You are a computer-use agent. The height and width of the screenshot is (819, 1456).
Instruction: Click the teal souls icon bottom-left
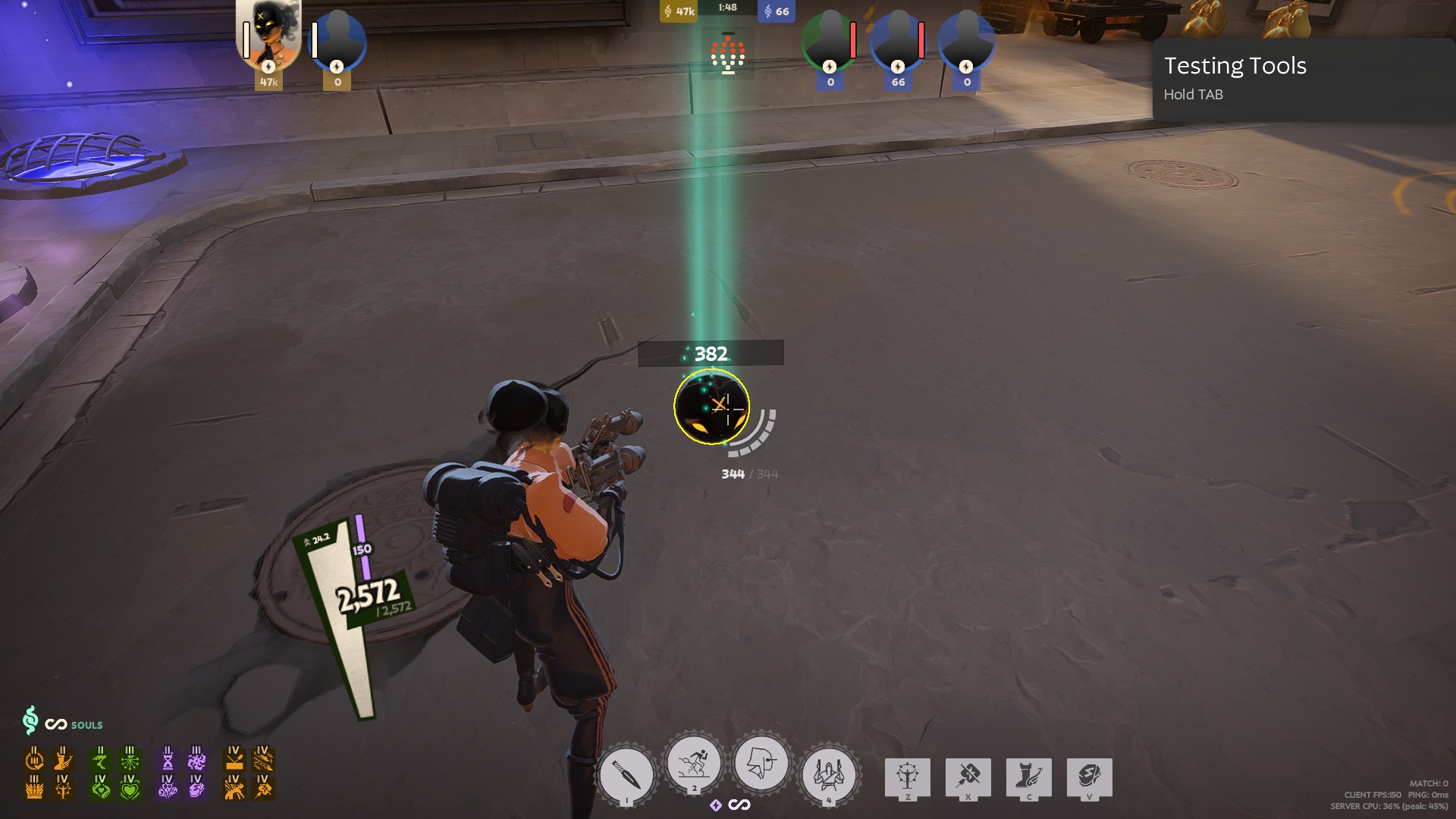30,723
